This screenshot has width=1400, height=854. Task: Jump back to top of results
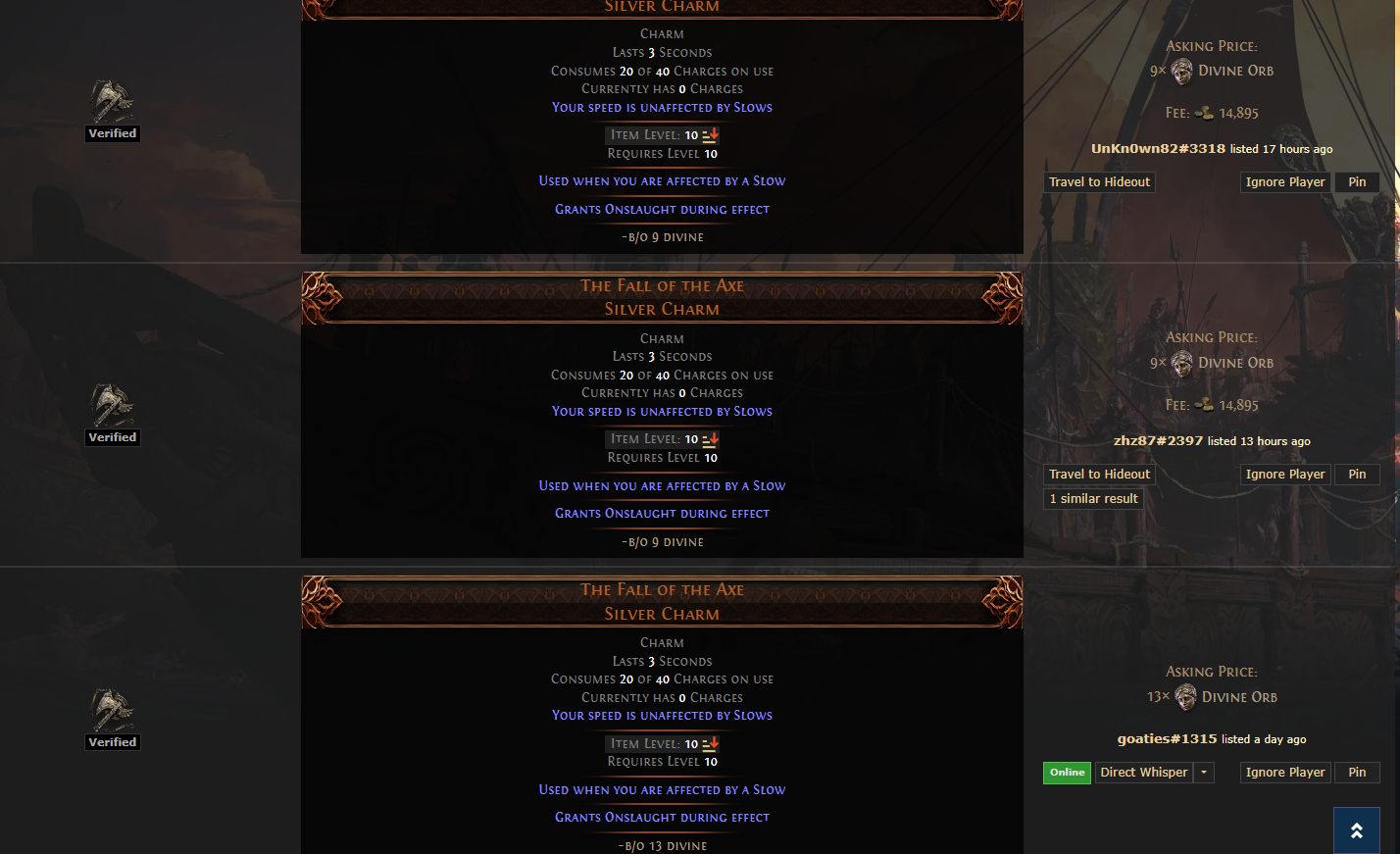(x=1356, y=830)
